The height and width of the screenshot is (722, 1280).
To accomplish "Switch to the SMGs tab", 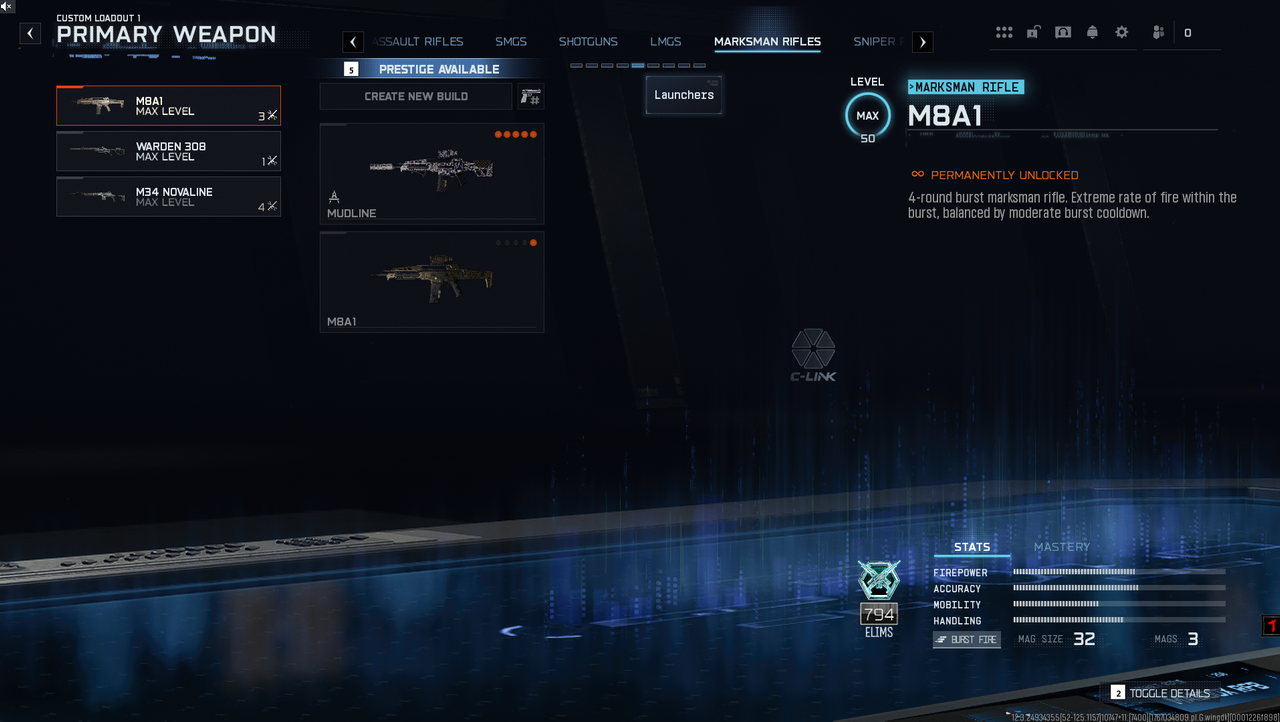I will pos(511,42).
